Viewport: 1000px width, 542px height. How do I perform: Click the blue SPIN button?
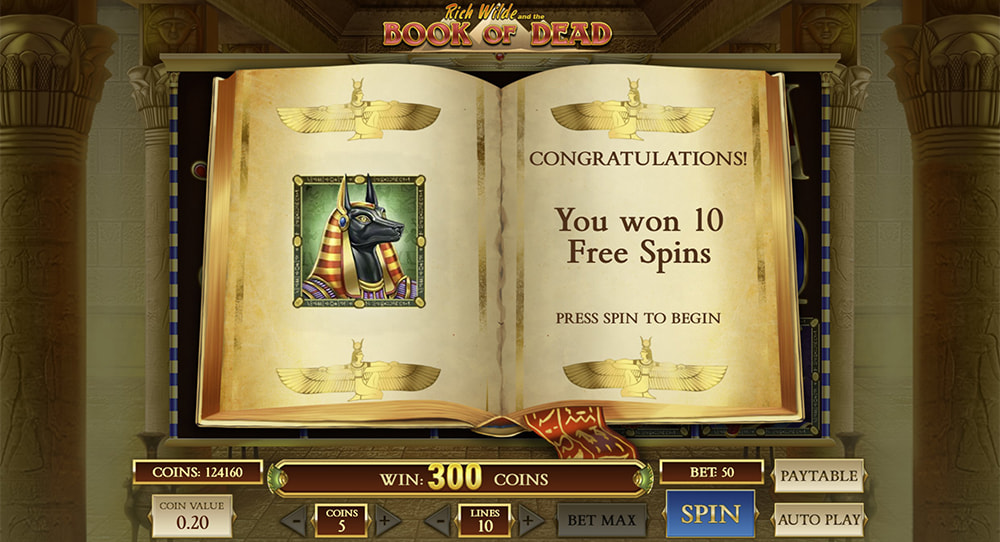(x=711, y=514)
